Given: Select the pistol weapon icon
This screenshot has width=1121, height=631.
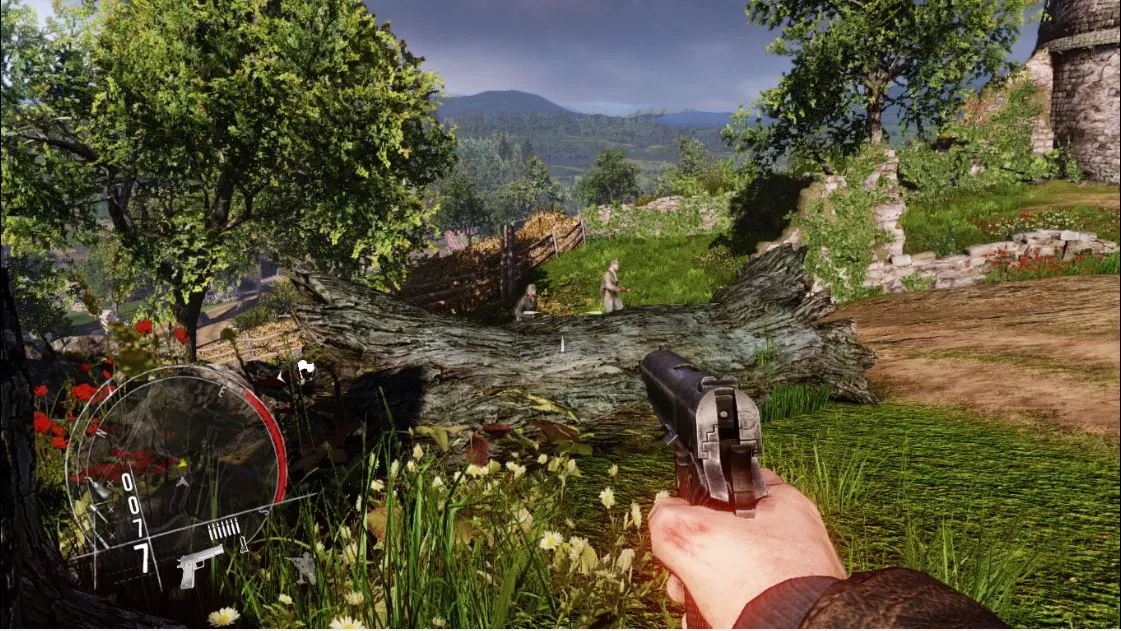Looking at the screenshot, I should pyautogui.click(x=200, y=564).
